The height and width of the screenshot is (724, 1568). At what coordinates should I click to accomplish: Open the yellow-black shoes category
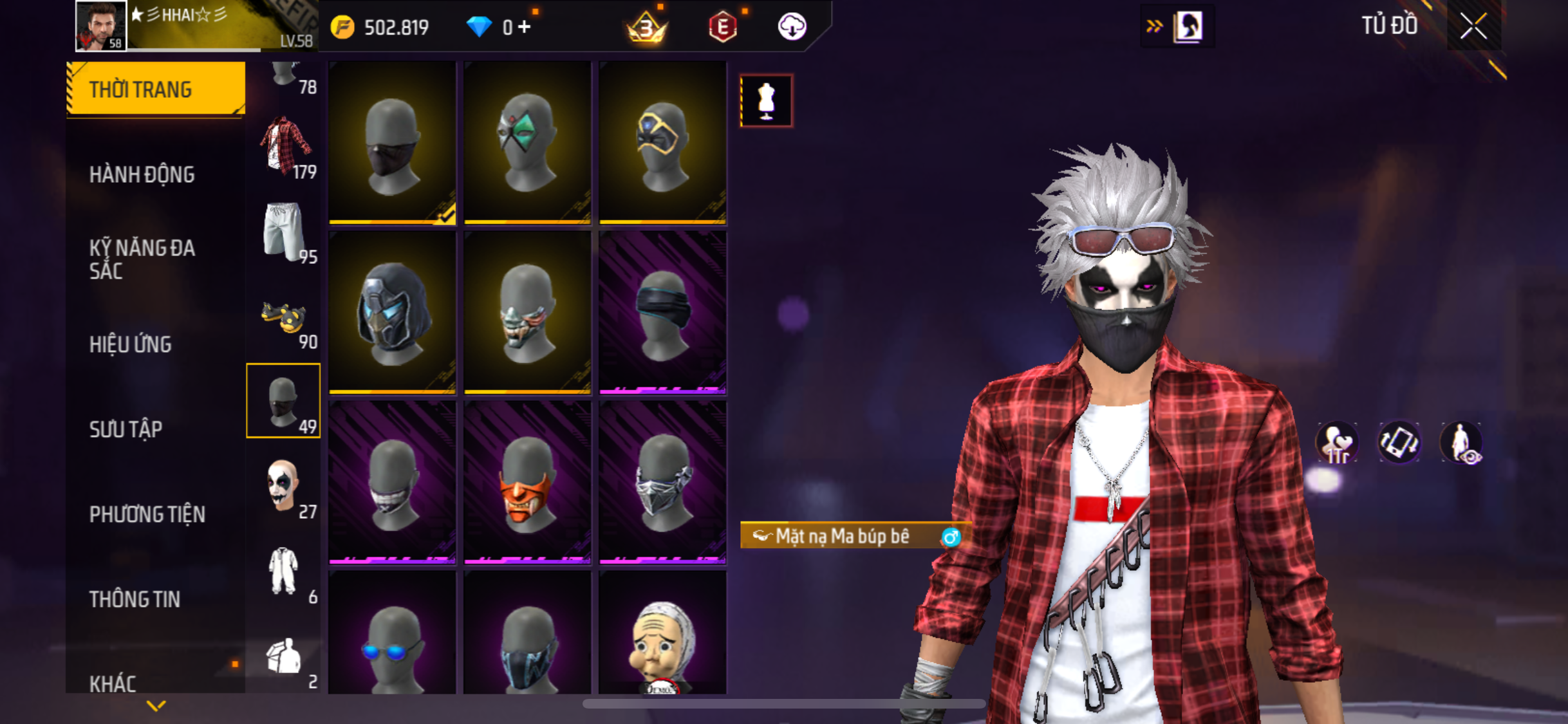pyautogui.click(x=284, y=319)
